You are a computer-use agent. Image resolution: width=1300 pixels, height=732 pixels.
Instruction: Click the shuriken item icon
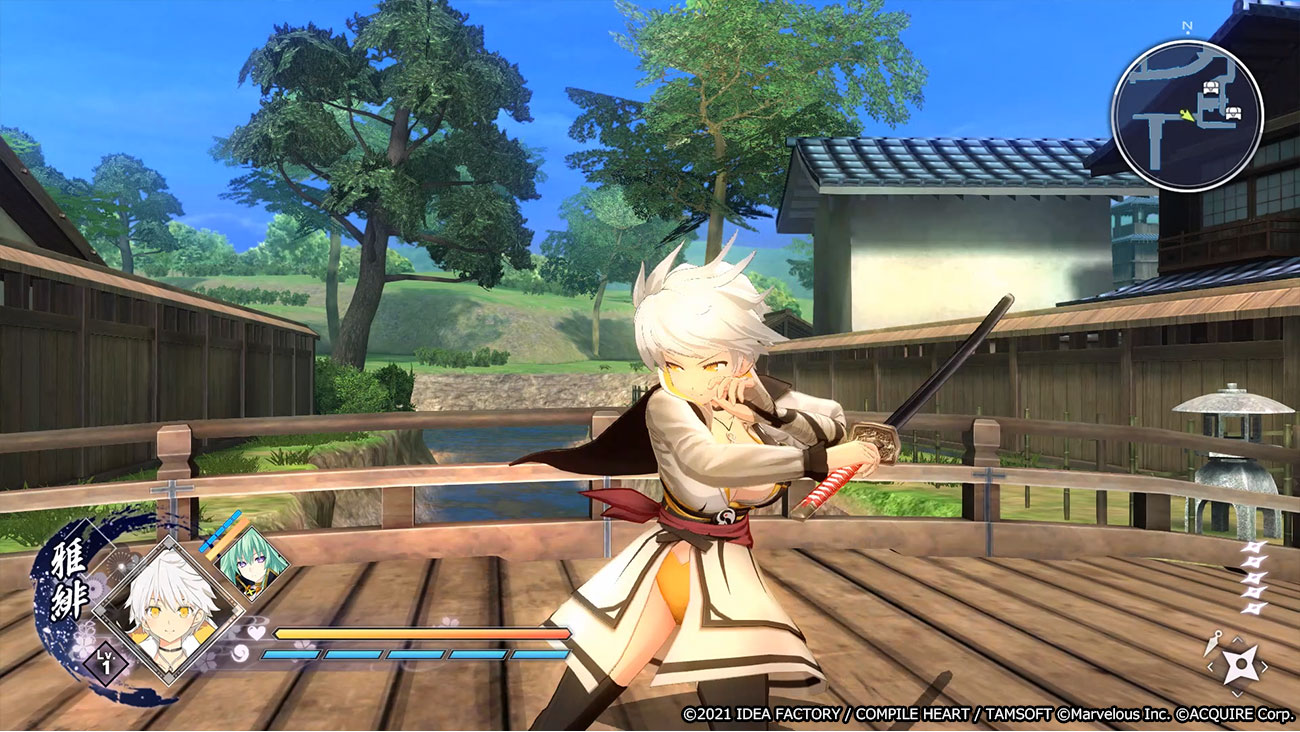click(1242, 664)
